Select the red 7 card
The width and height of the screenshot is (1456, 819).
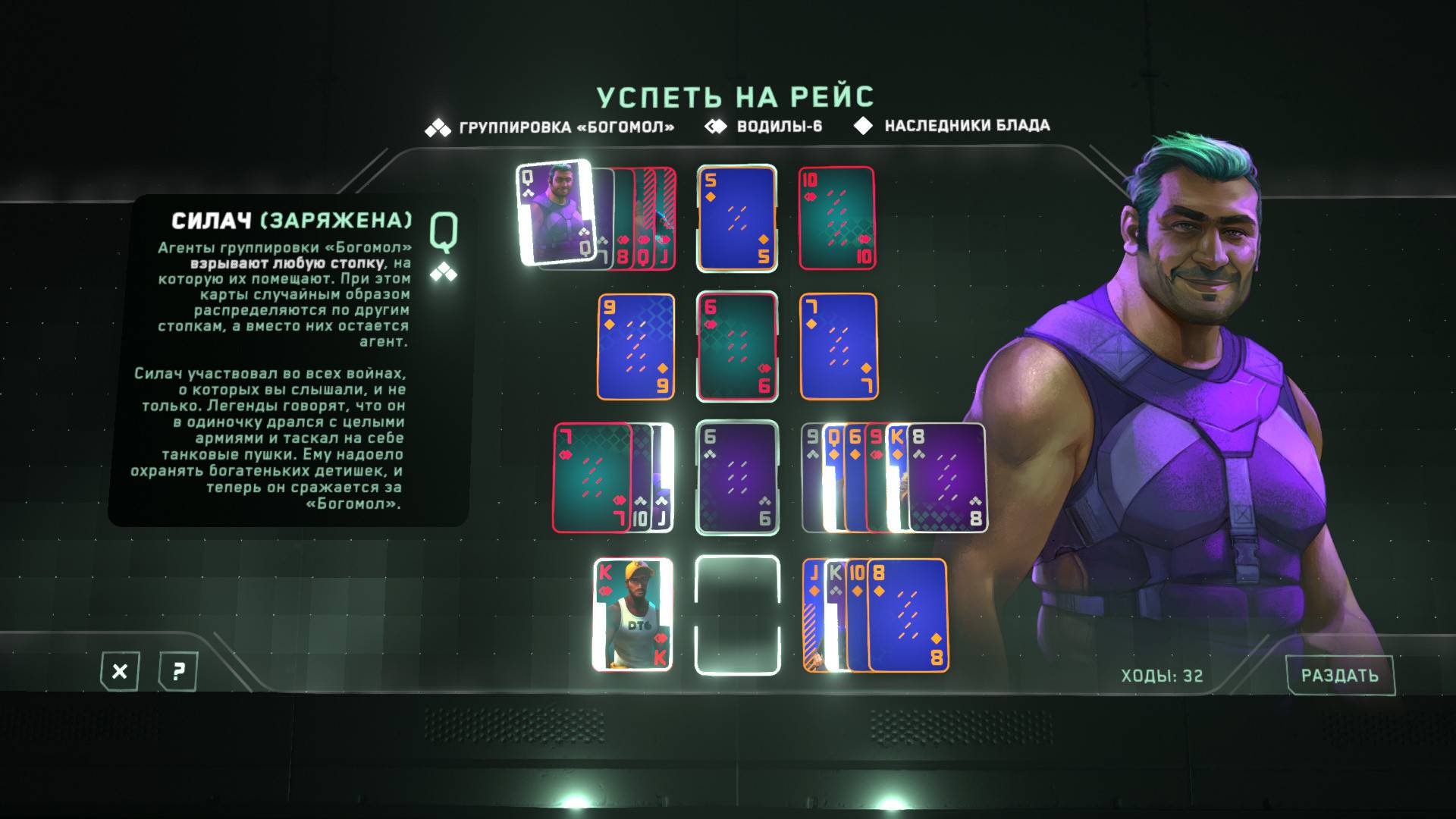(591, 478)
